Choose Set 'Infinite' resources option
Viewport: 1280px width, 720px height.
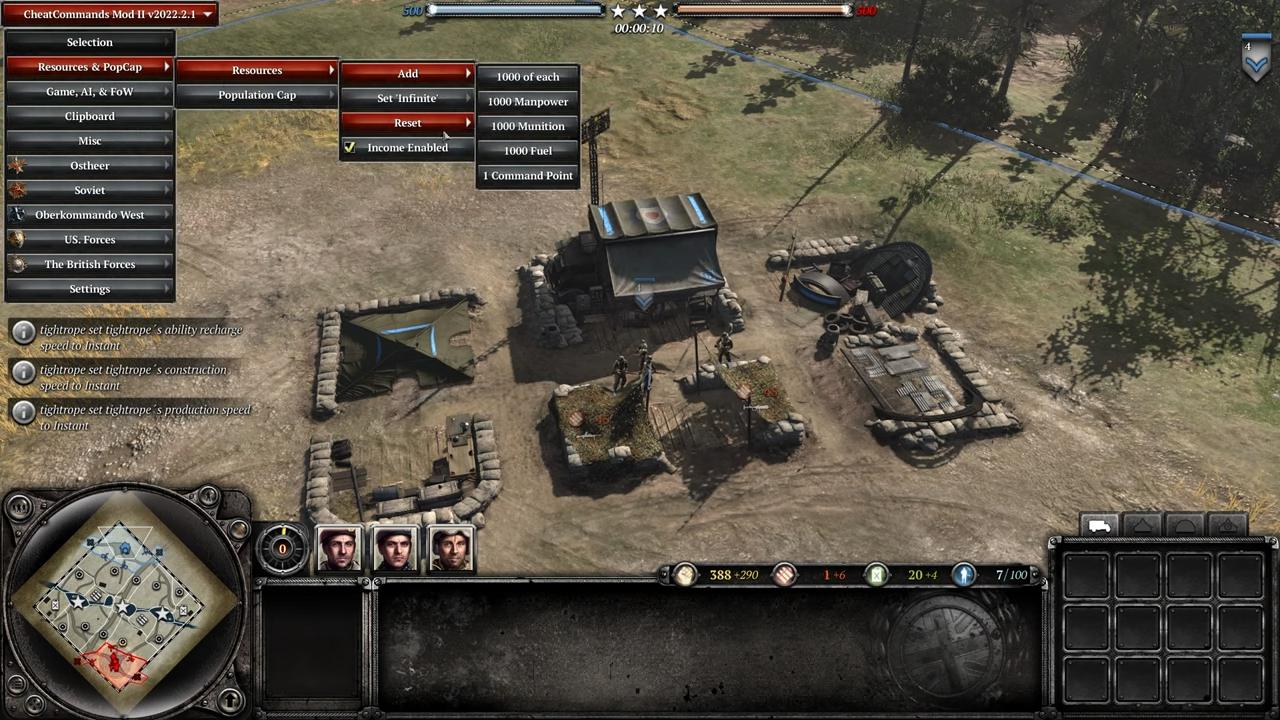pos(407,99)
